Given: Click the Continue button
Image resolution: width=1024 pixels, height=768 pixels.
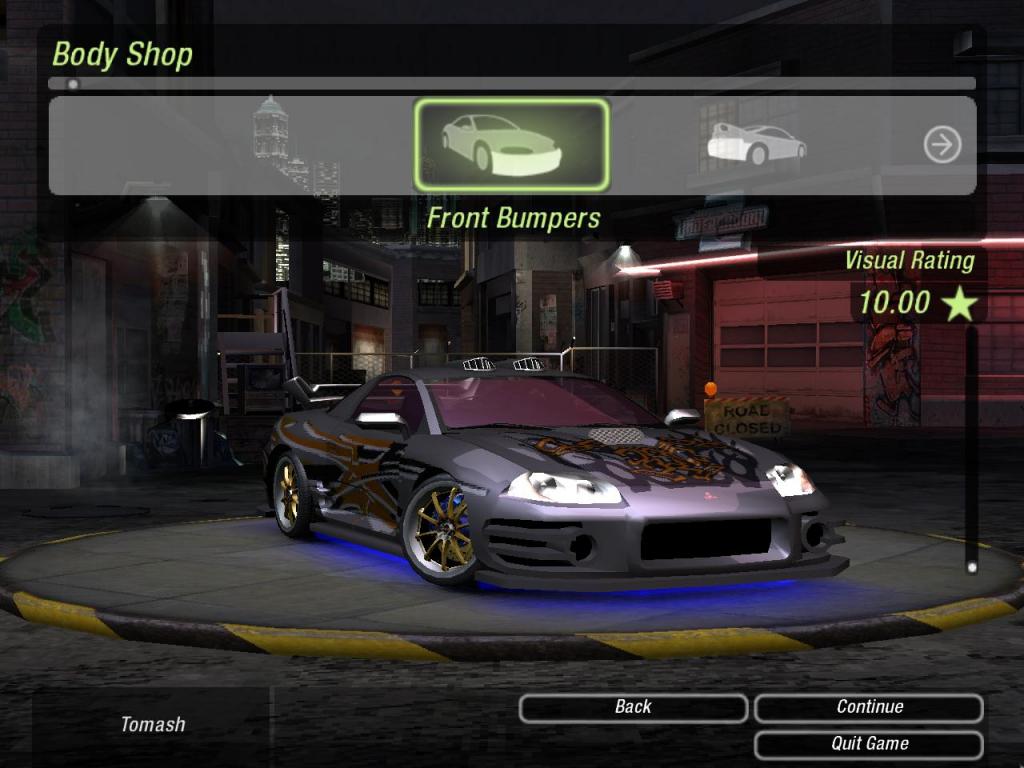Looking at the screenshot, I should [869, 708].
